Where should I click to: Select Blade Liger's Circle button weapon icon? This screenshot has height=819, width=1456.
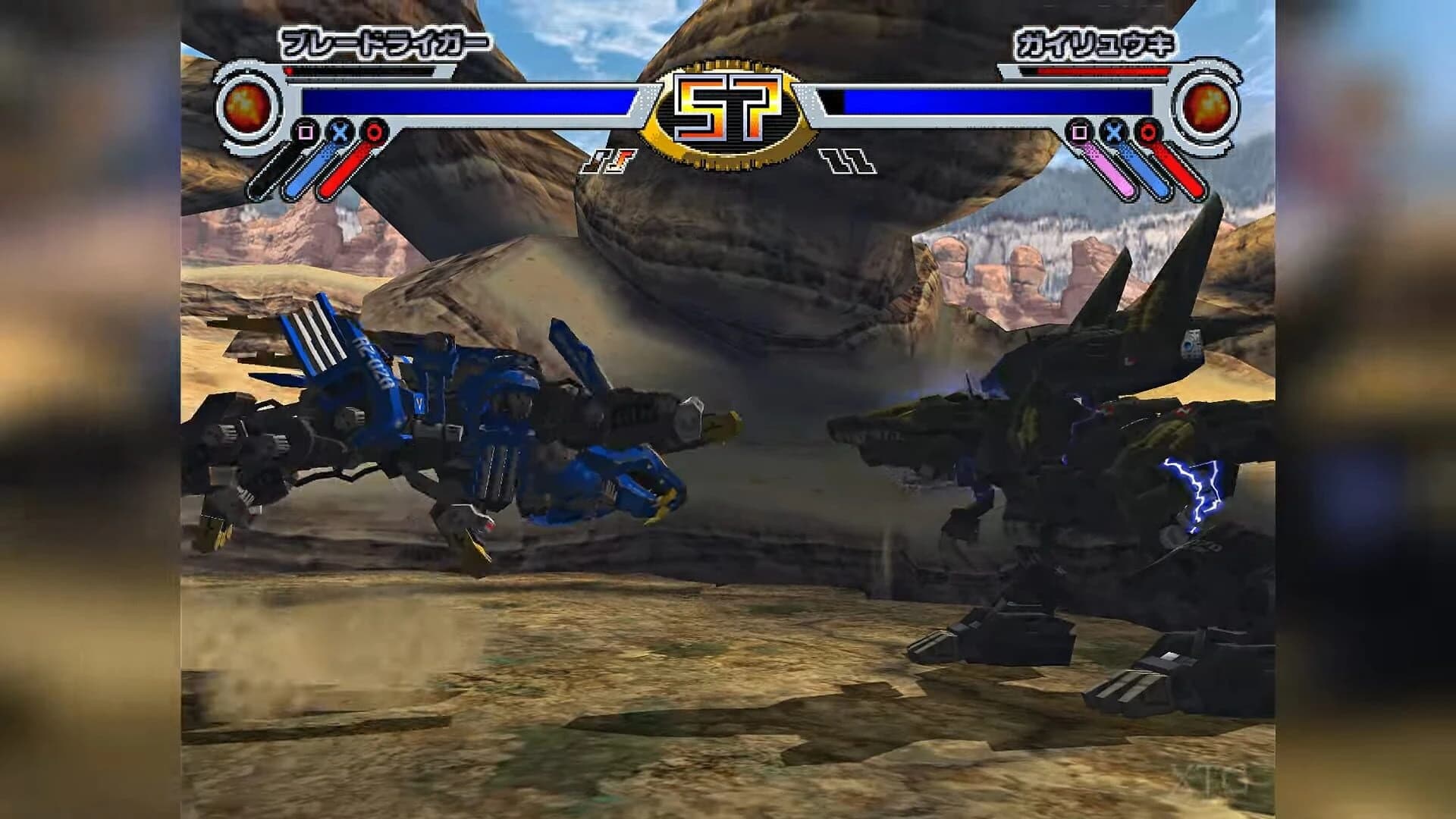[374, 133]
